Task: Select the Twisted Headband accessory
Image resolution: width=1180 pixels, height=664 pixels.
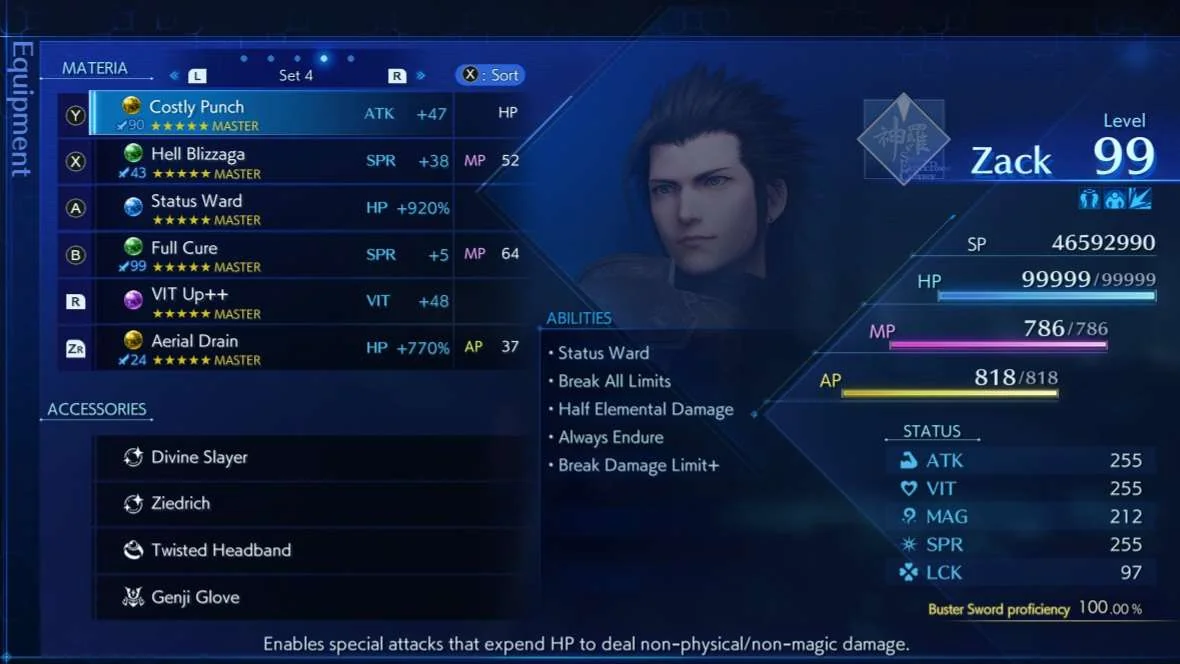Action: (x=308, y=550)
